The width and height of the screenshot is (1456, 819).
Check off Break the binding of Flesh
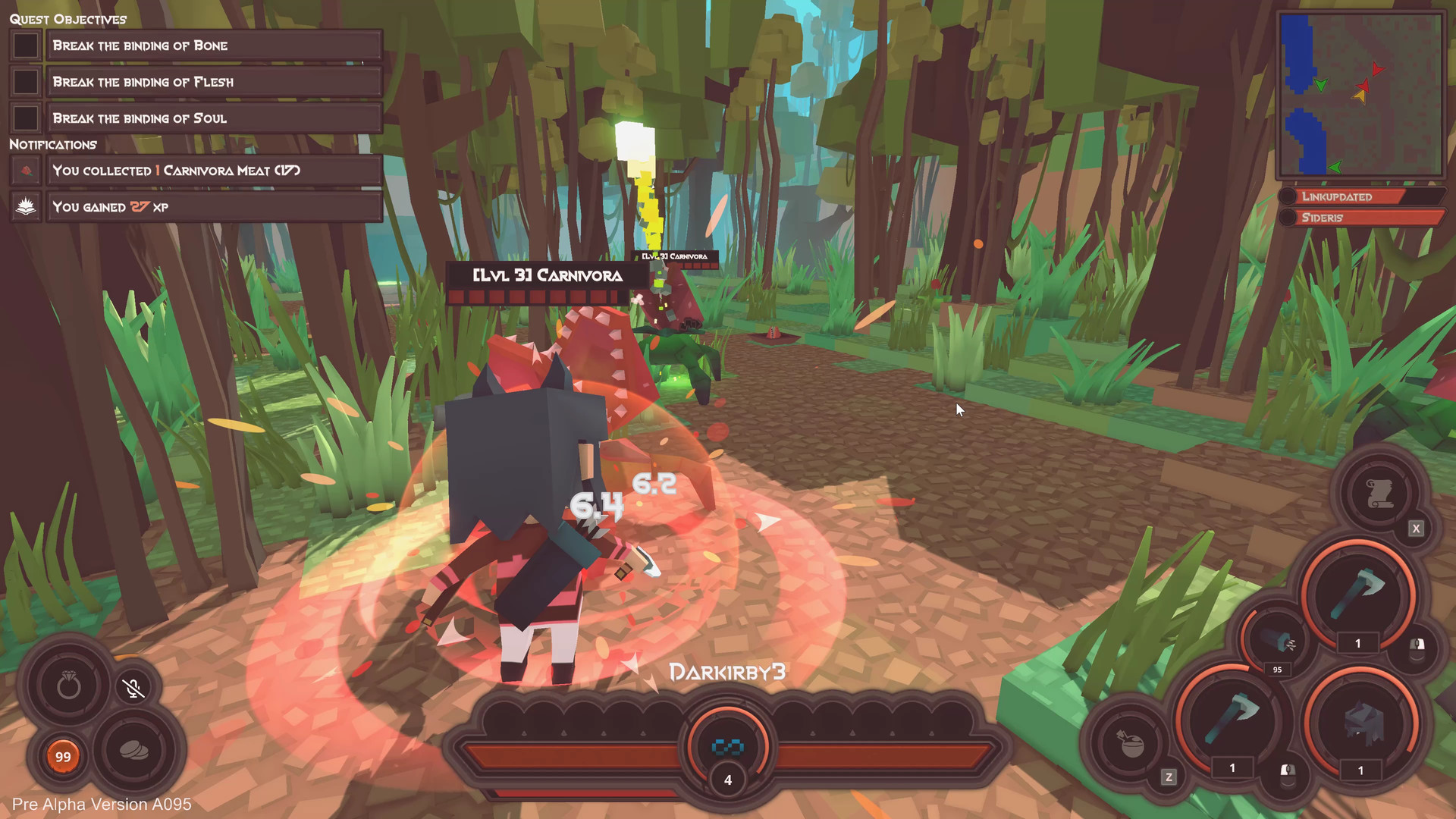pos(26,82)
